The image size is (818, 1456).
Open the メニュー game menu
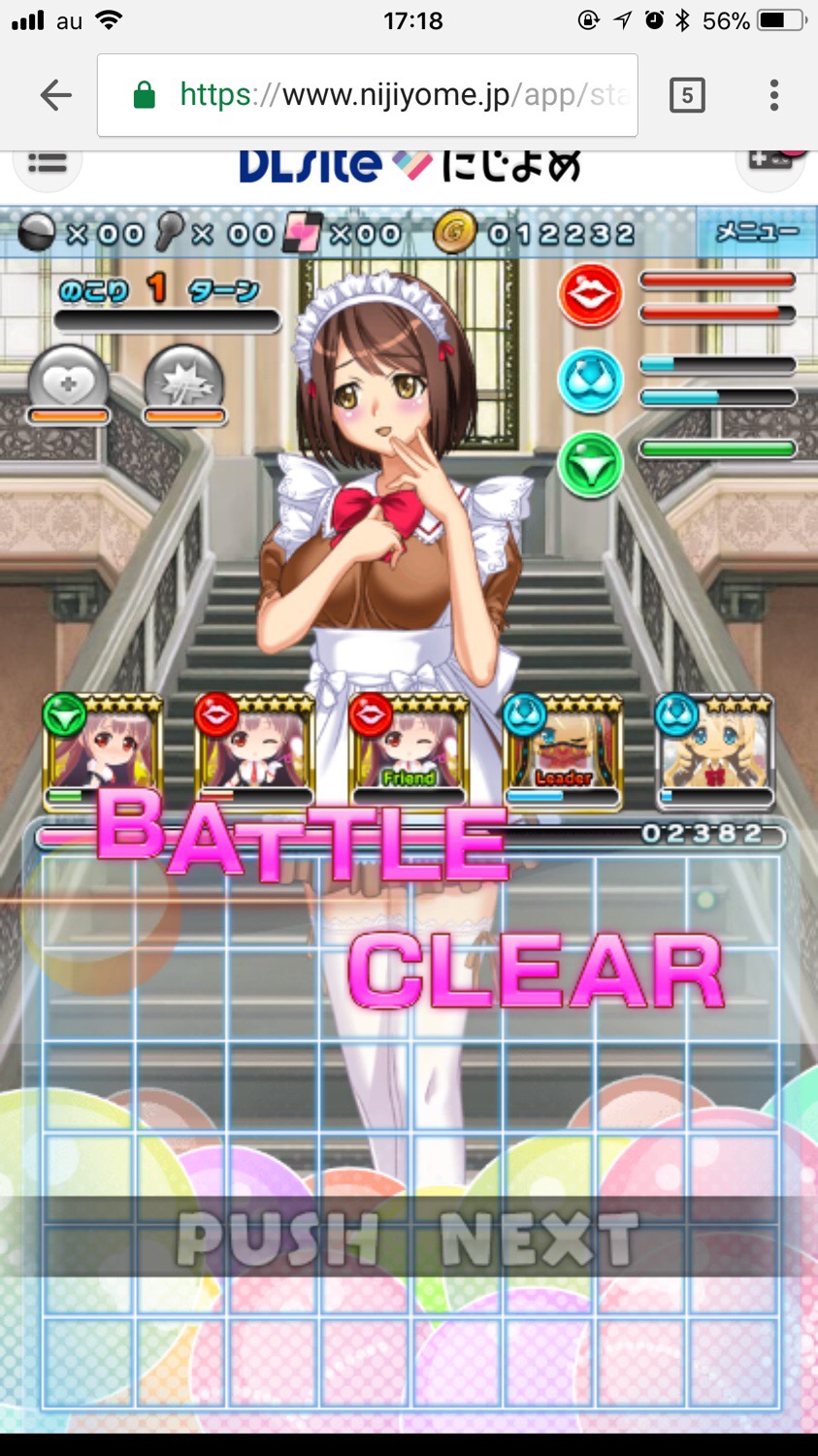pyautogui.click(x=756, y=233)
